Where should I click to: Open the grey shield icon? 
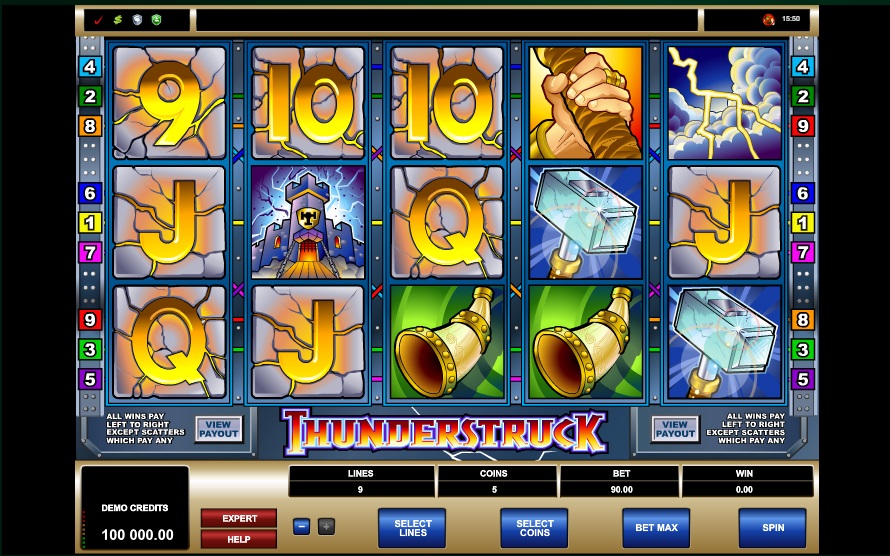click(137, 19)
